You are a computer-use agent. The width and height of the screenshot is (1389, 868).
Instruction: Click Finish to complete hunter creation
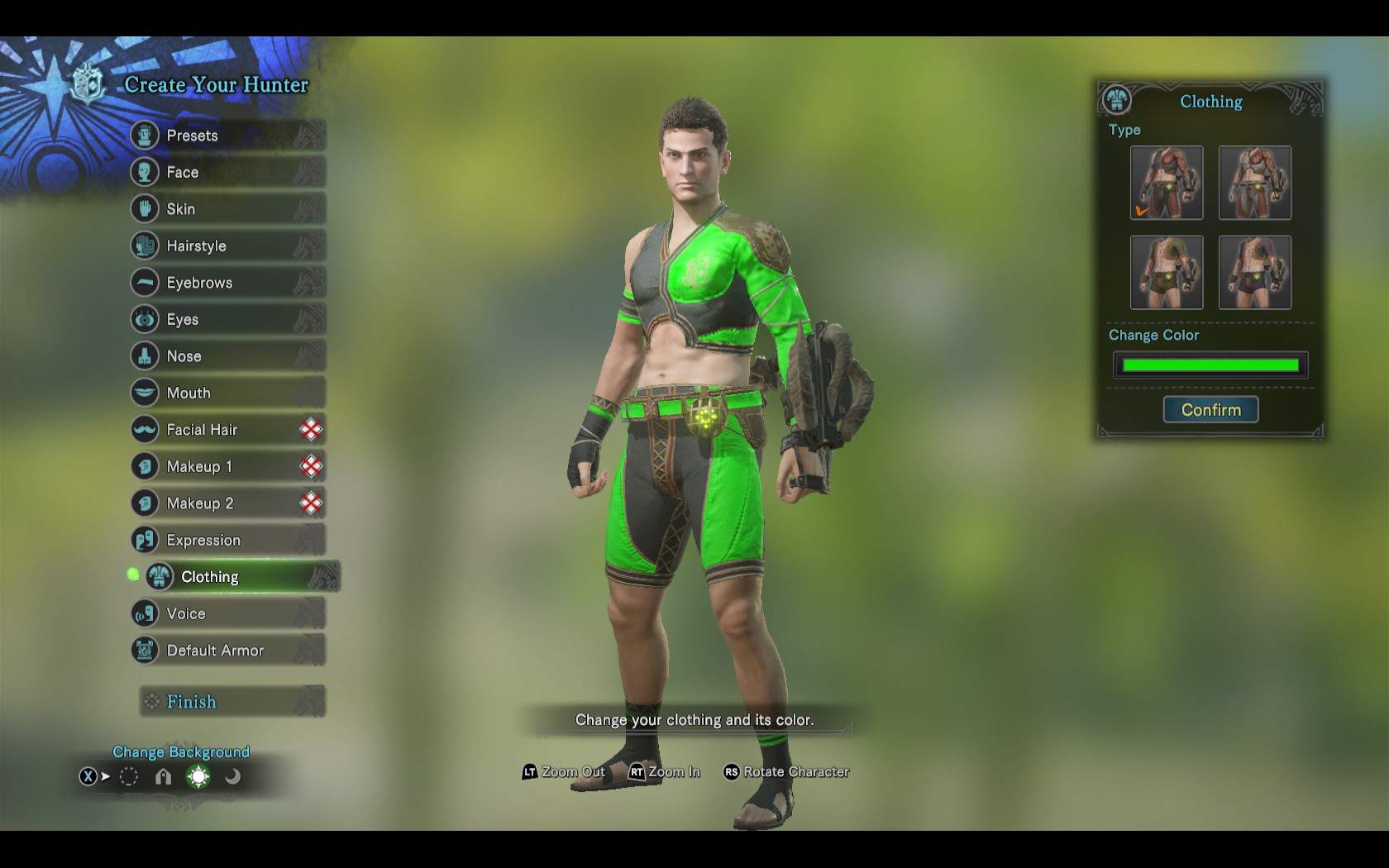[x=231, y=702]
